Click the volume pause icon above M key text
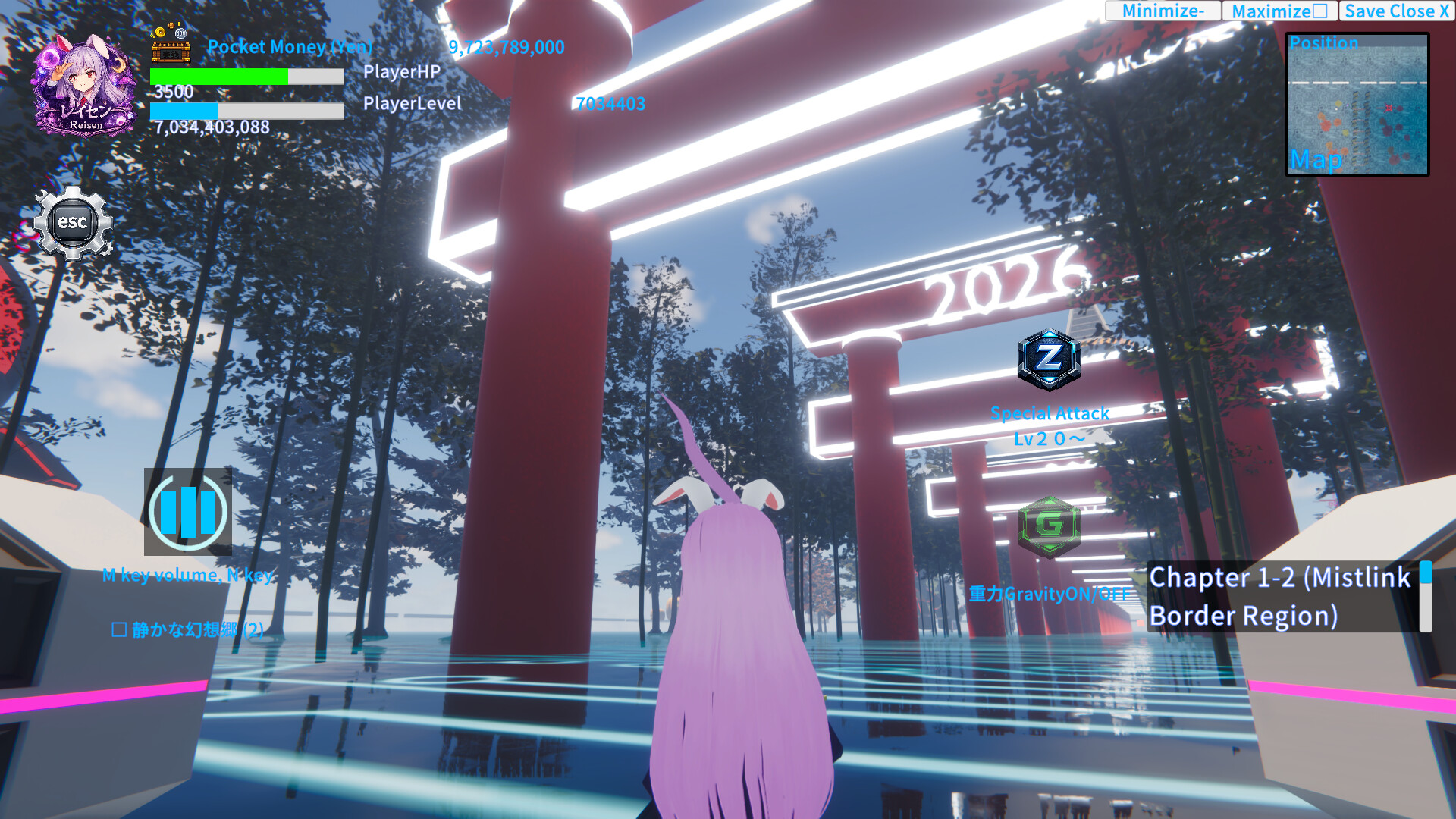Viewport: 1456px width, 819px height. (188, 513)
